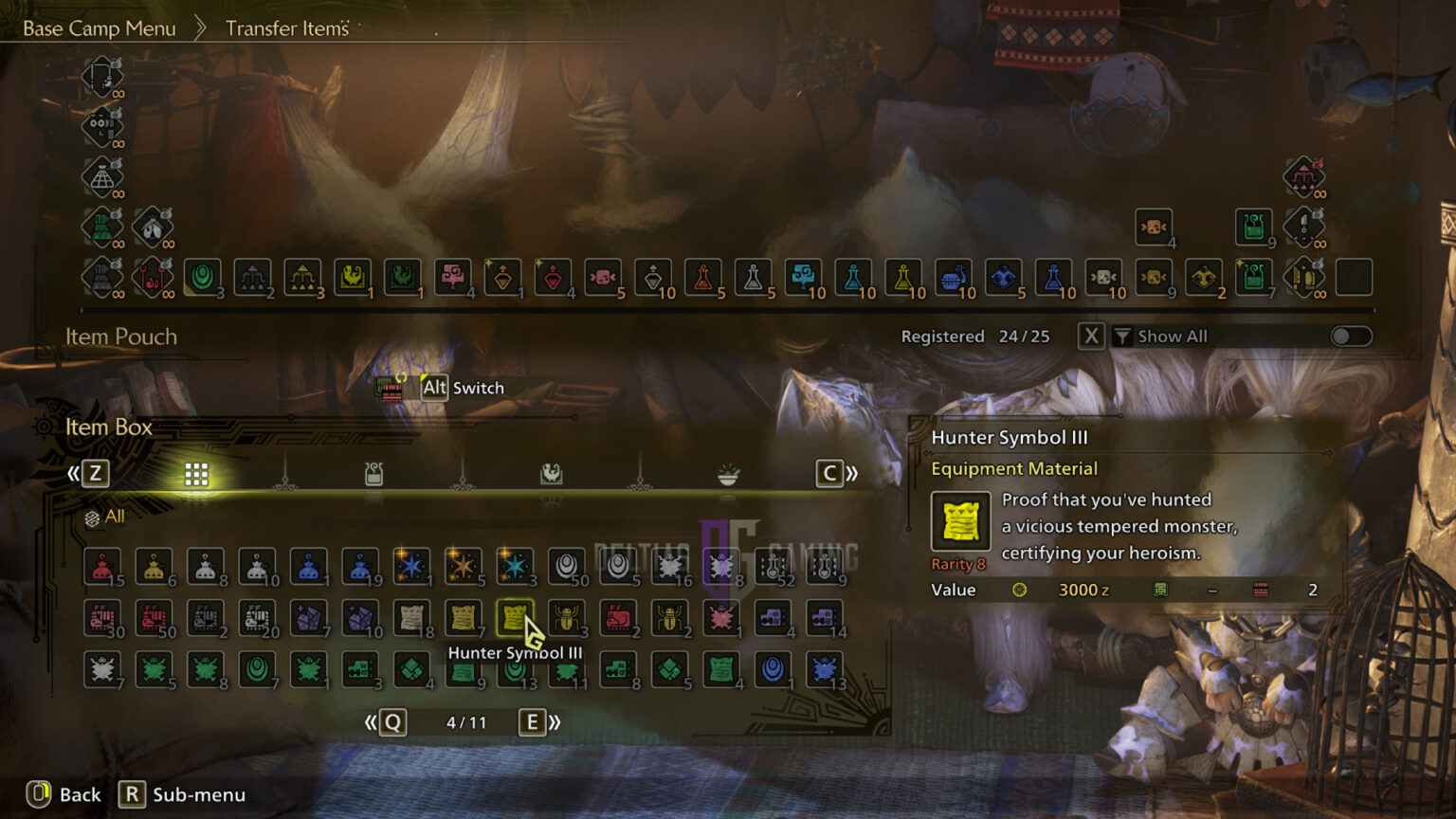The height and width of the screenshot is (819, 1456).
Task: Select the blue orb item in Item Box
Action: pos(773,669)
